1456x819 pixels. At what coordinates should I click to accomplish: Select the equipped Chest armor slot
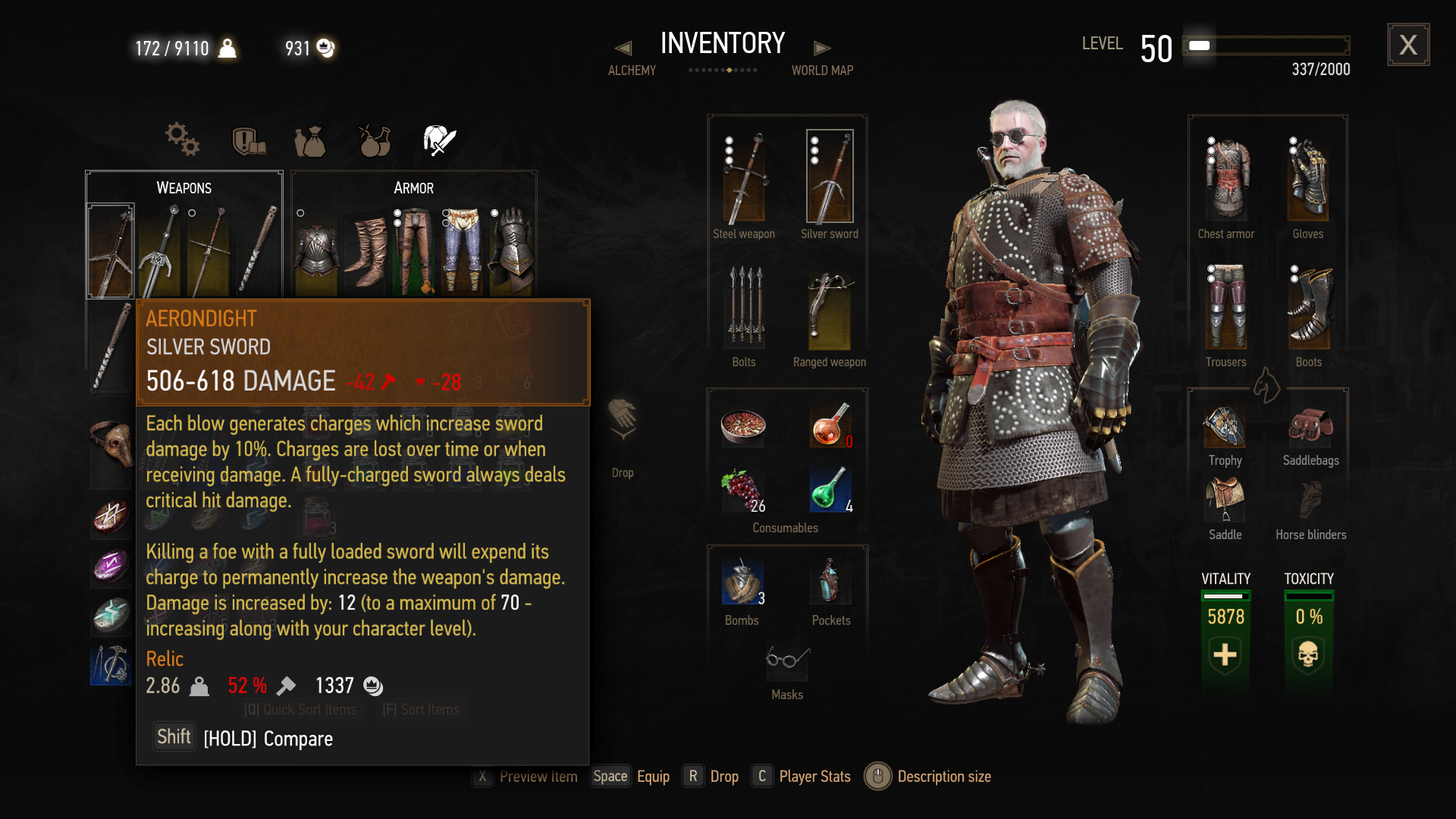(x=1226, y=180)
